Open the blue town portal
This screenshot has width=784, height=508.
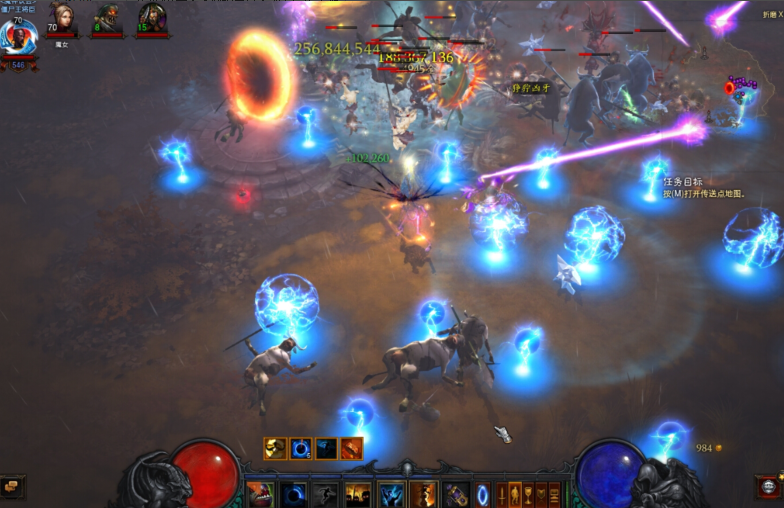pos(483,494)
